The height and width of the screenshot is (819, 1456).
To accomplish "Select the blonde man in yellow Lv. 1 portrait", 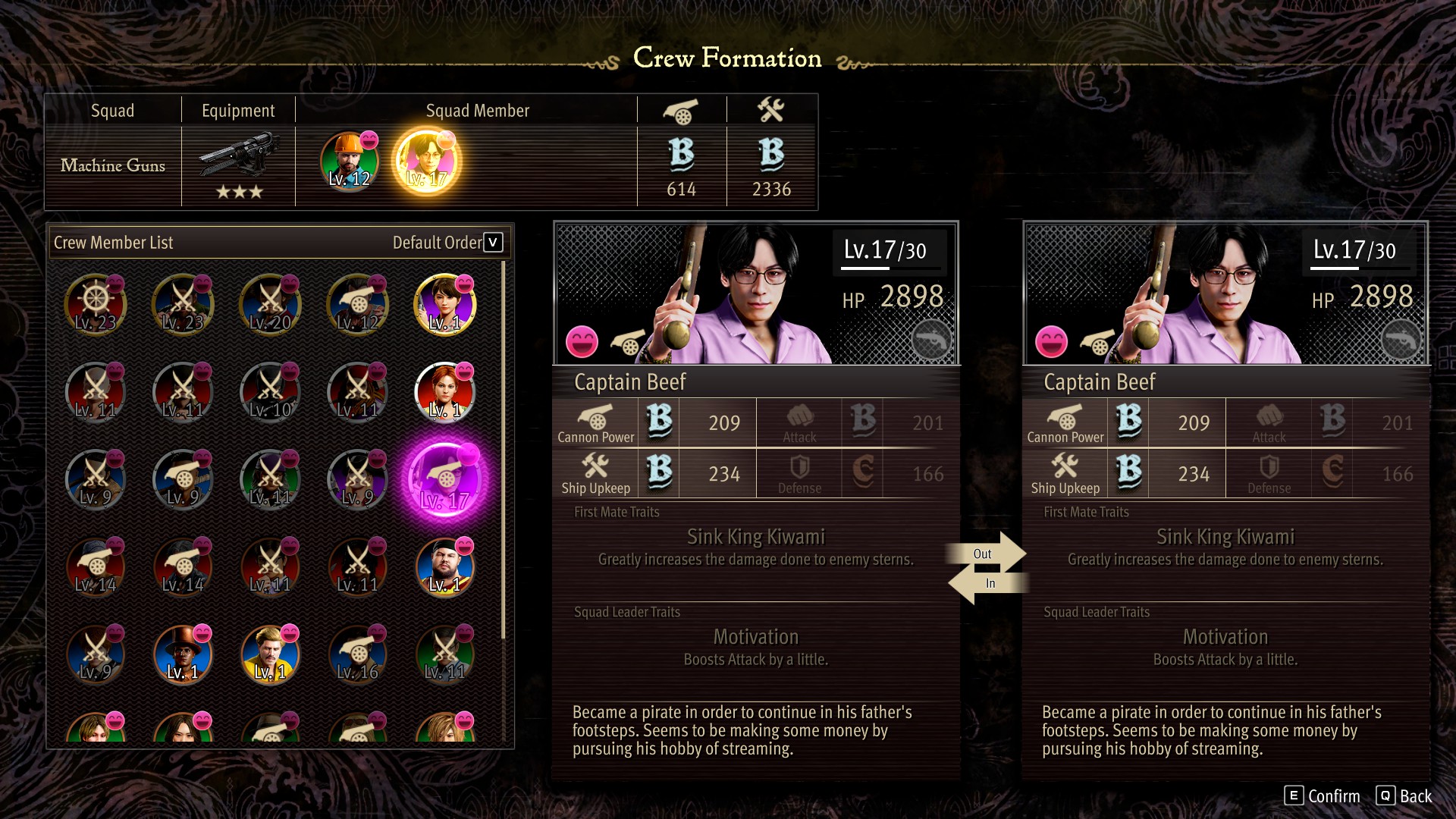I will [x=270, y=654].
